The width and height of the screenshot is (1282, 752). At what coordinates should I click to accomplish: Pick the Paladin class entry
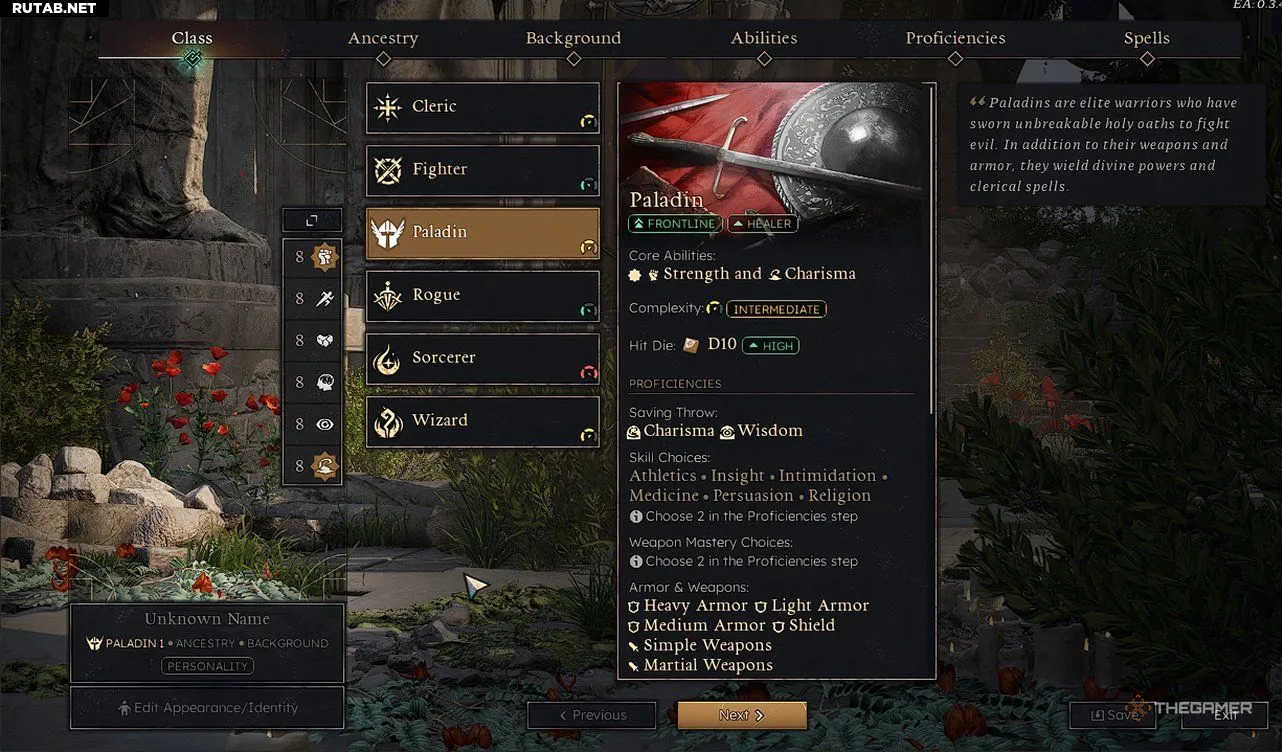[x=483, y=233]
